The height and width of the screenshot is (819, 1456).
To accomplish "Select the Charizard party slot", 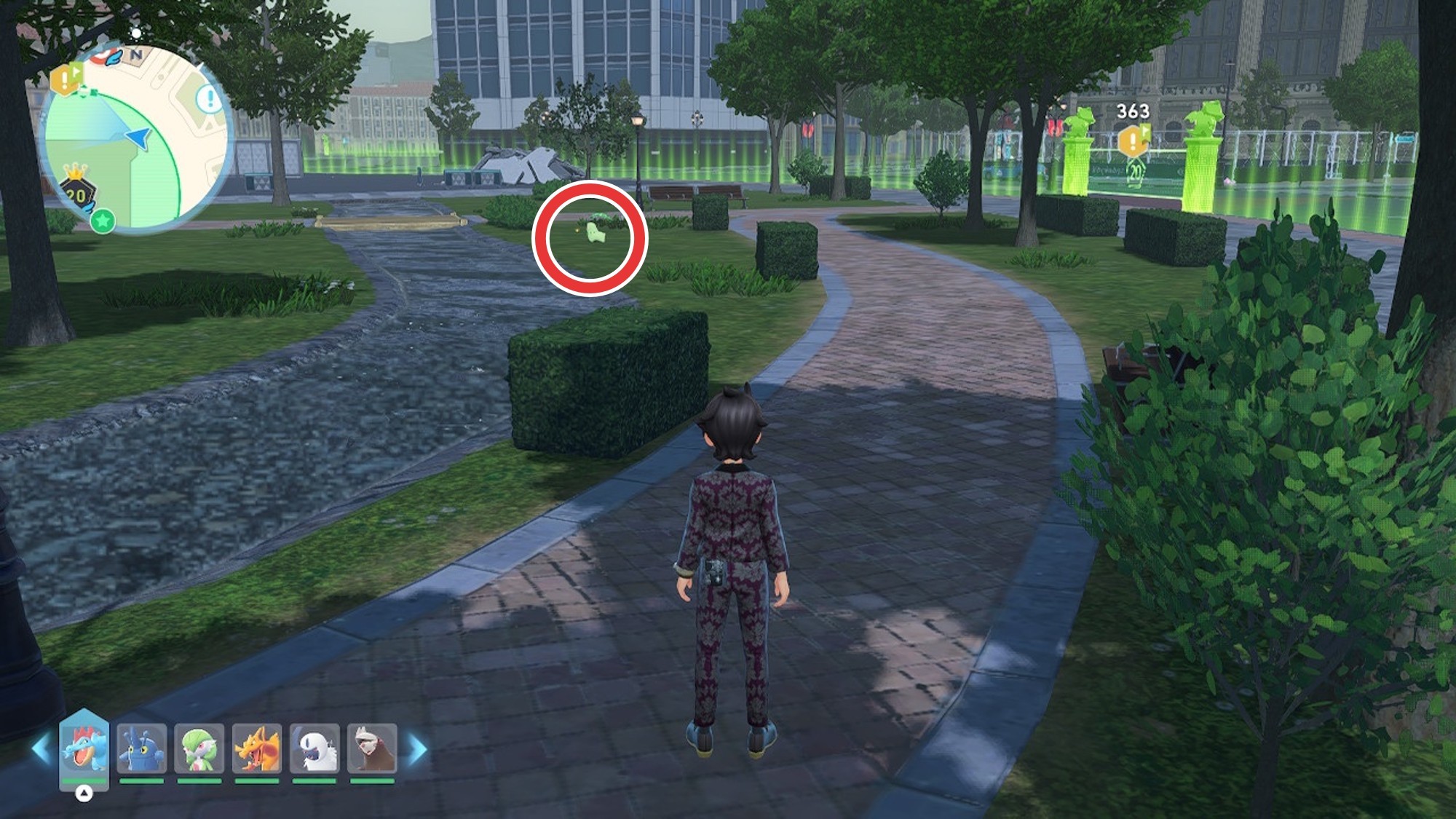I will pyautogui.click(x=256, y=748).
